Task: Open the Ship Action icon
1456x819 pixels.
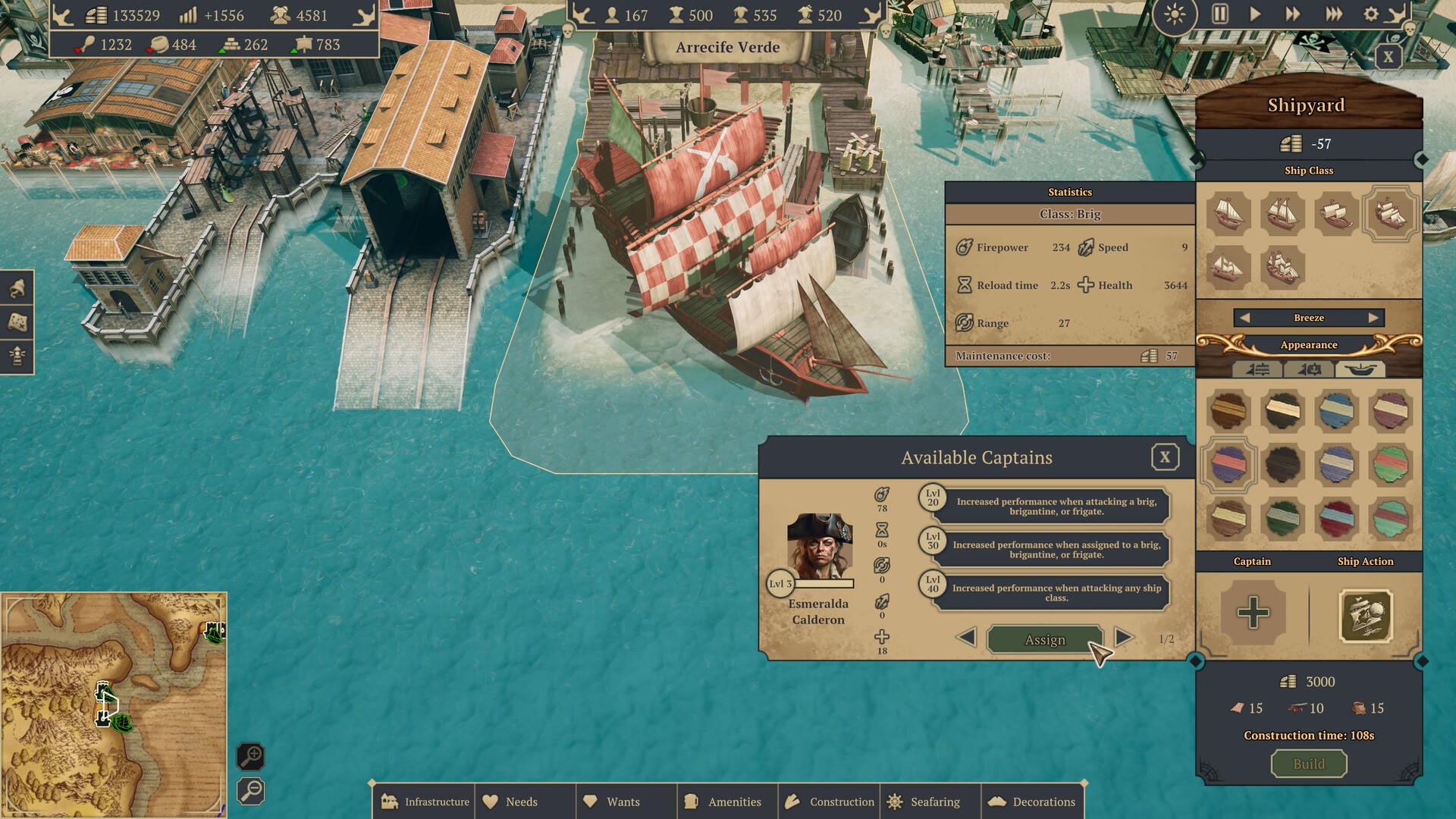Action: (x=1366, y=616)
